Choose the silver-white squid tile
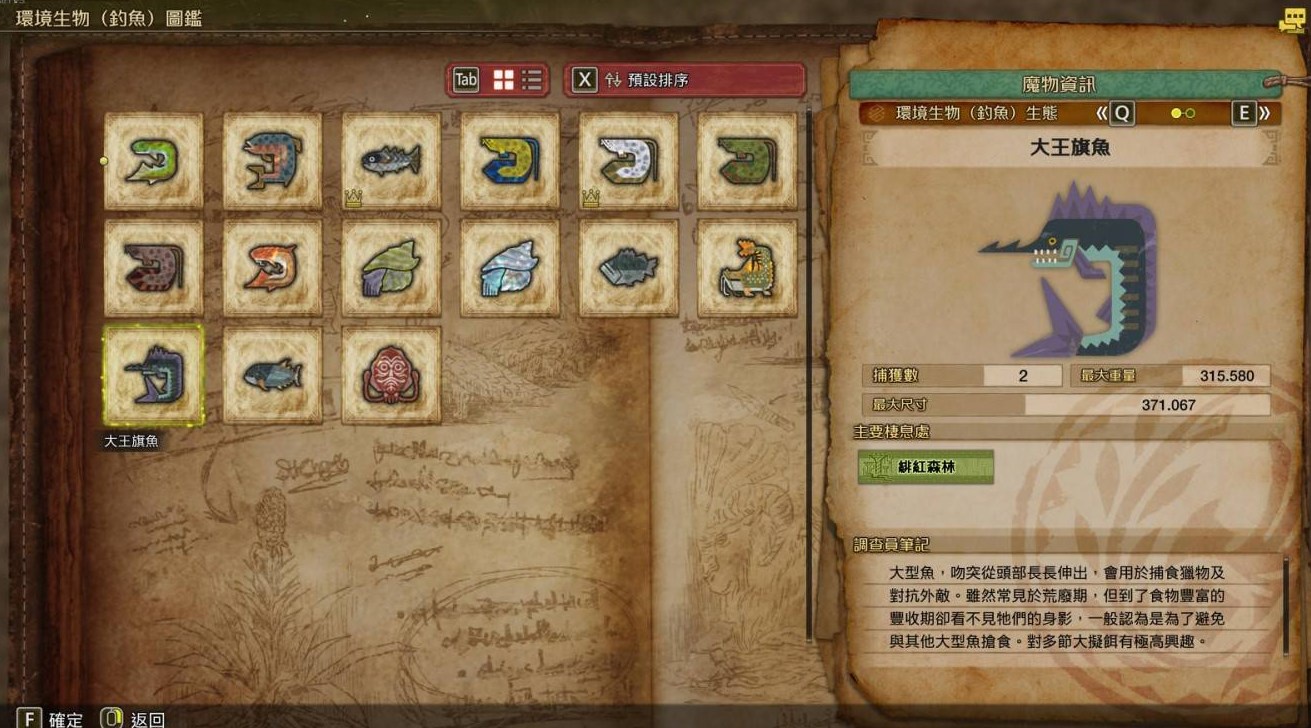The width and height of the screenshot is (1311, 728). (510, 268)
